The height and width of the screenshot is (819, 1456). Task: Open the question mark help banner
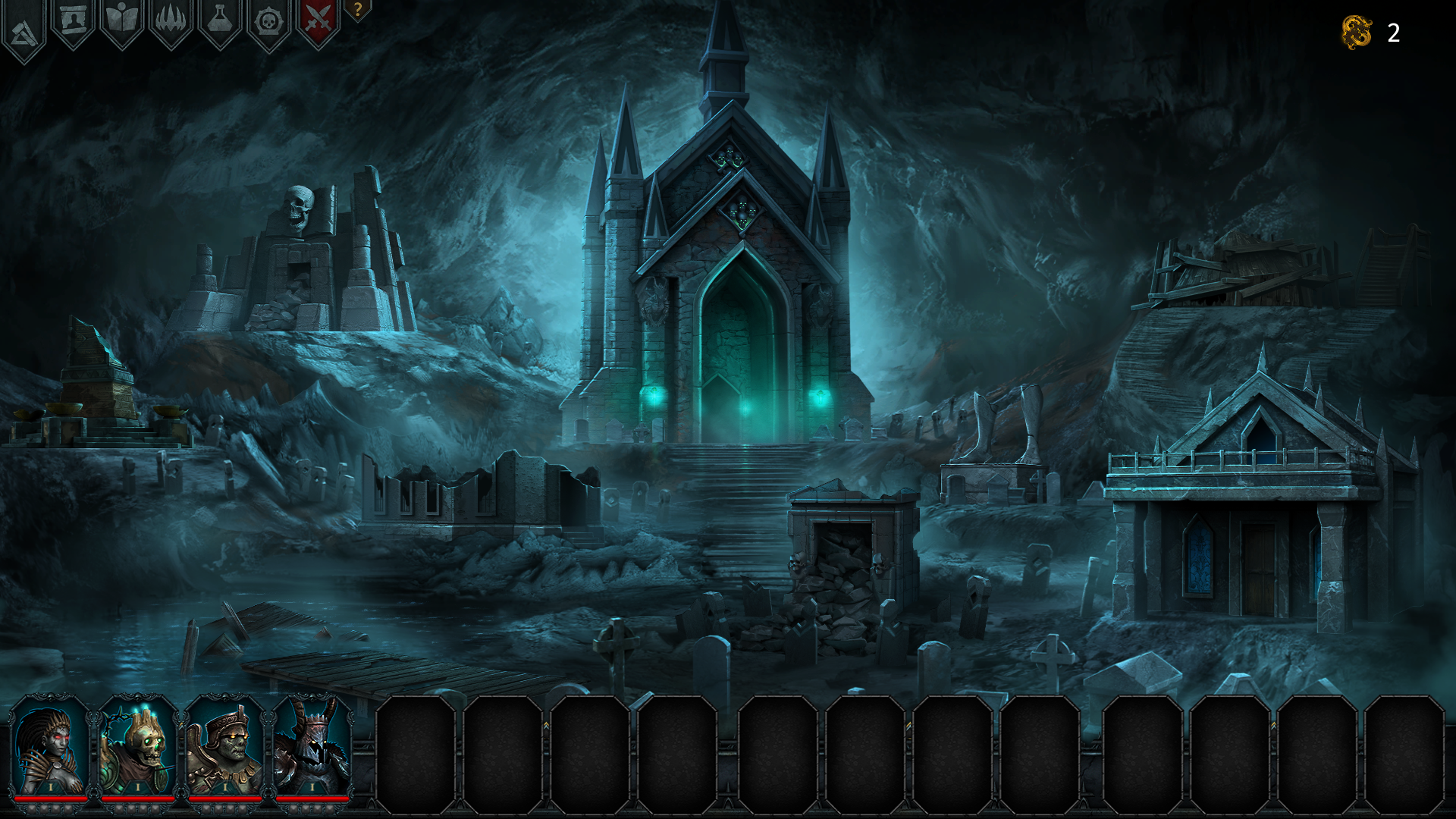pyautogui.click(x=357, y=10)
